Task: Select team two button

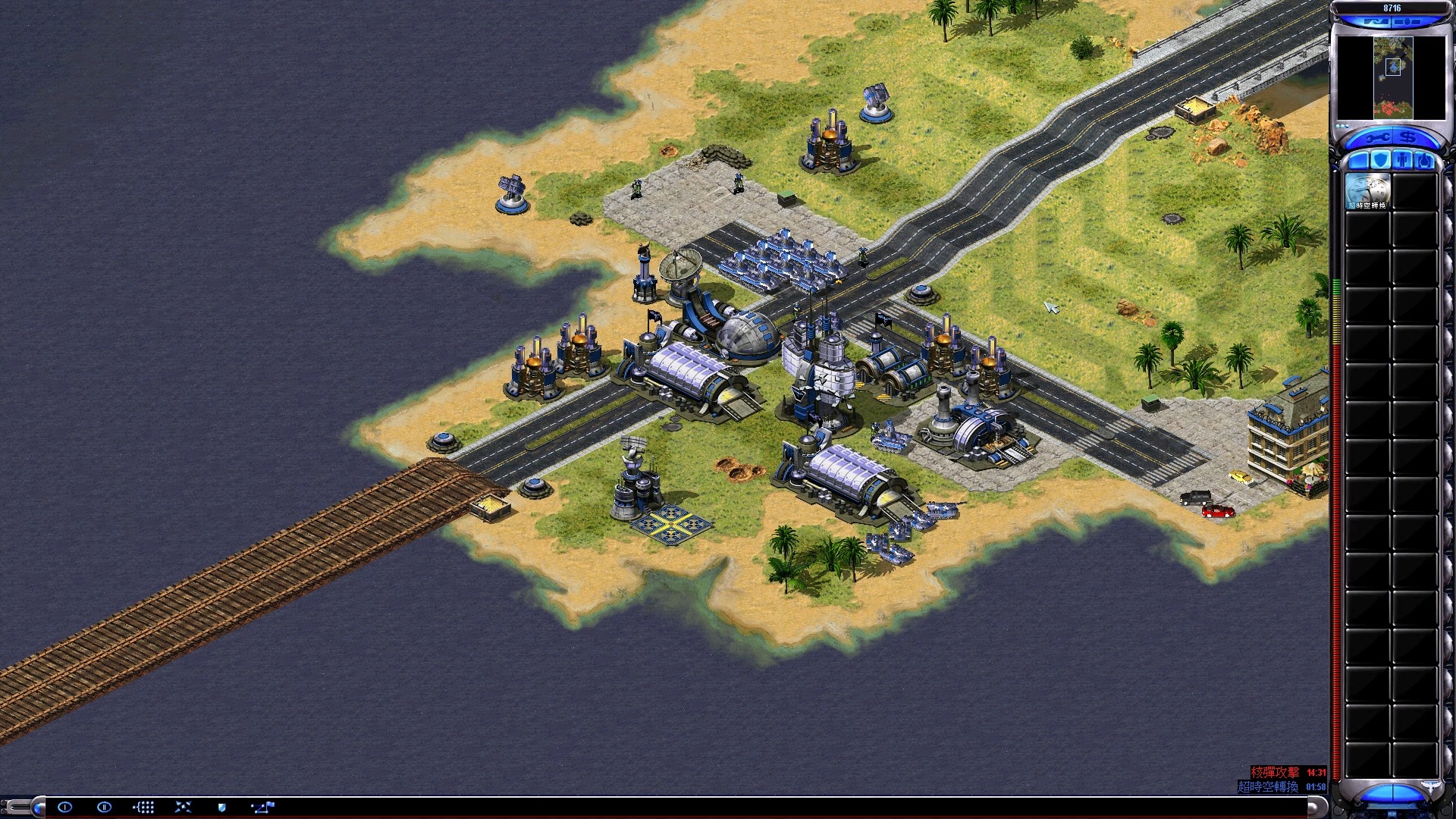Action: 104,807
